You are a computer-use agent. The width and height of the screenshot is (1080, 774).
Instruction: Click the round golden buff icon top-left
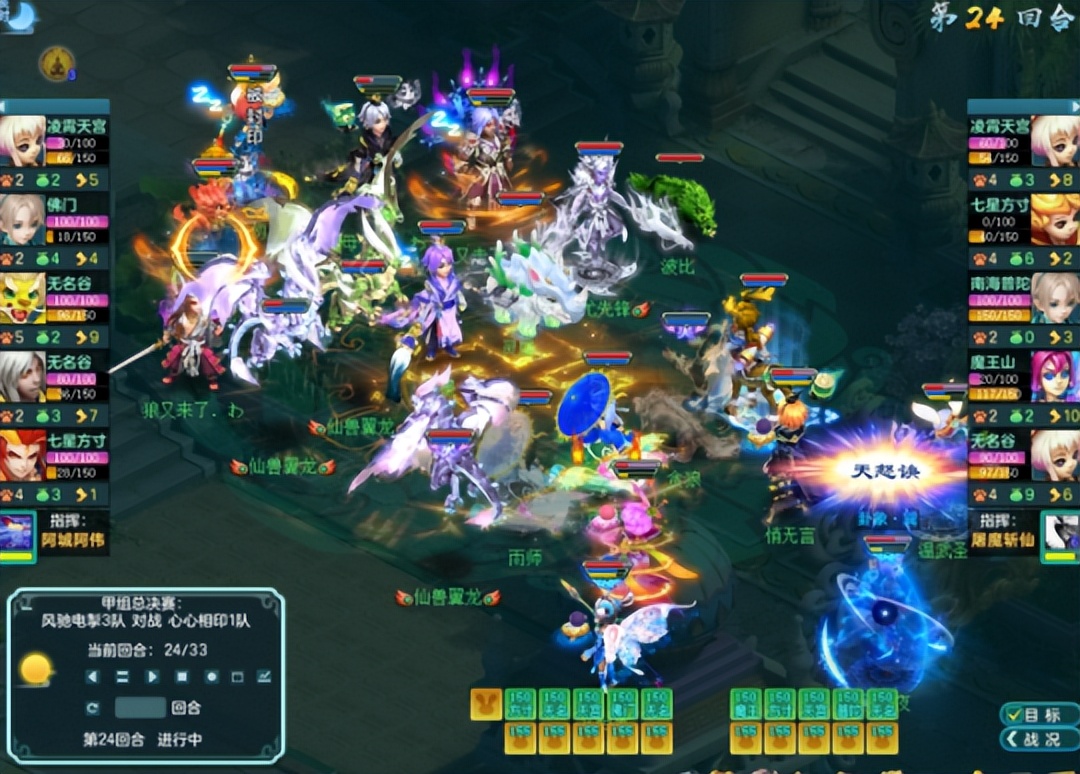point(56,65)
